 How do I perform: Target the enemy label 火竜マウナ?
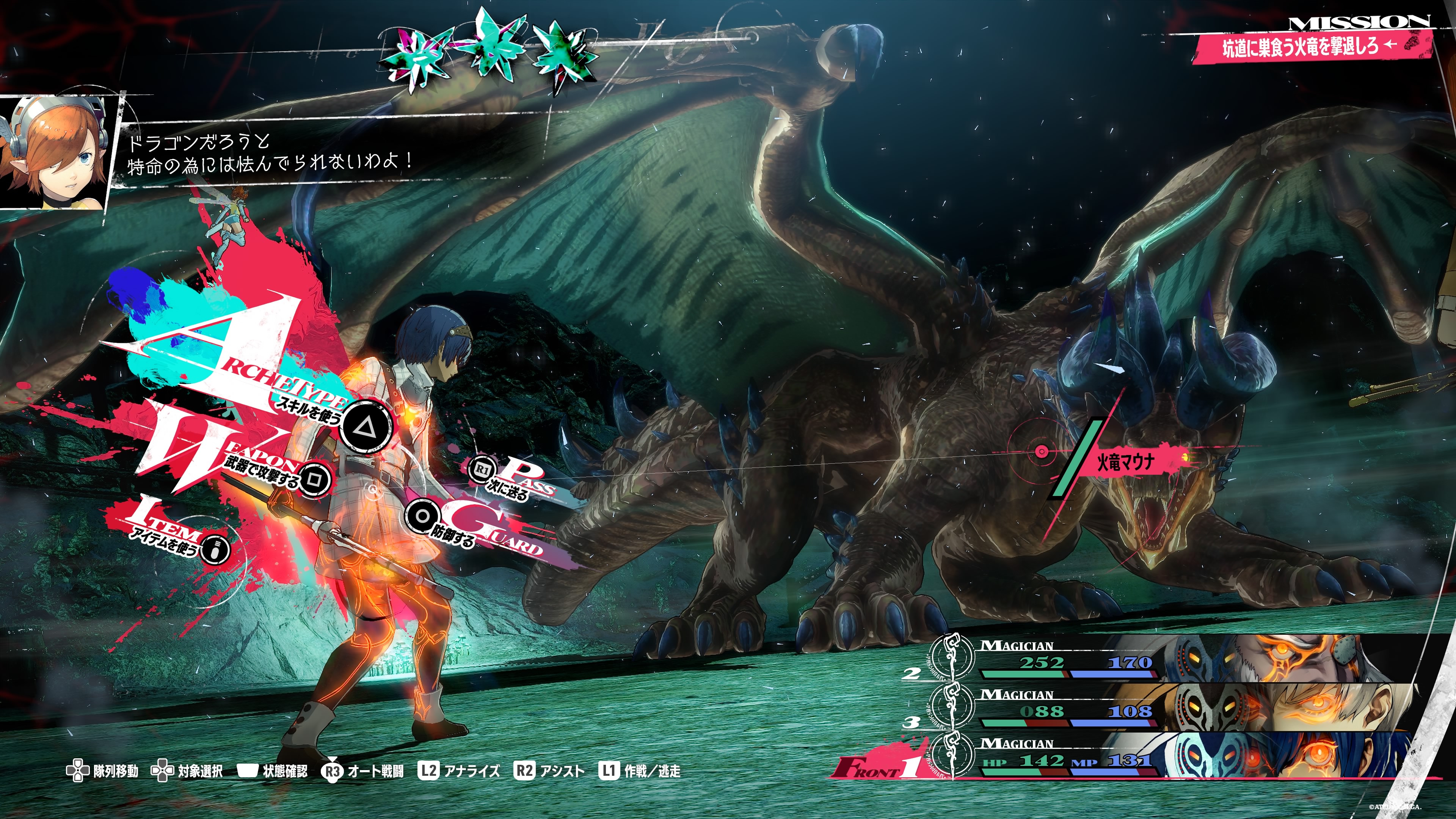pyautogui.click(x=1125, y=463)
